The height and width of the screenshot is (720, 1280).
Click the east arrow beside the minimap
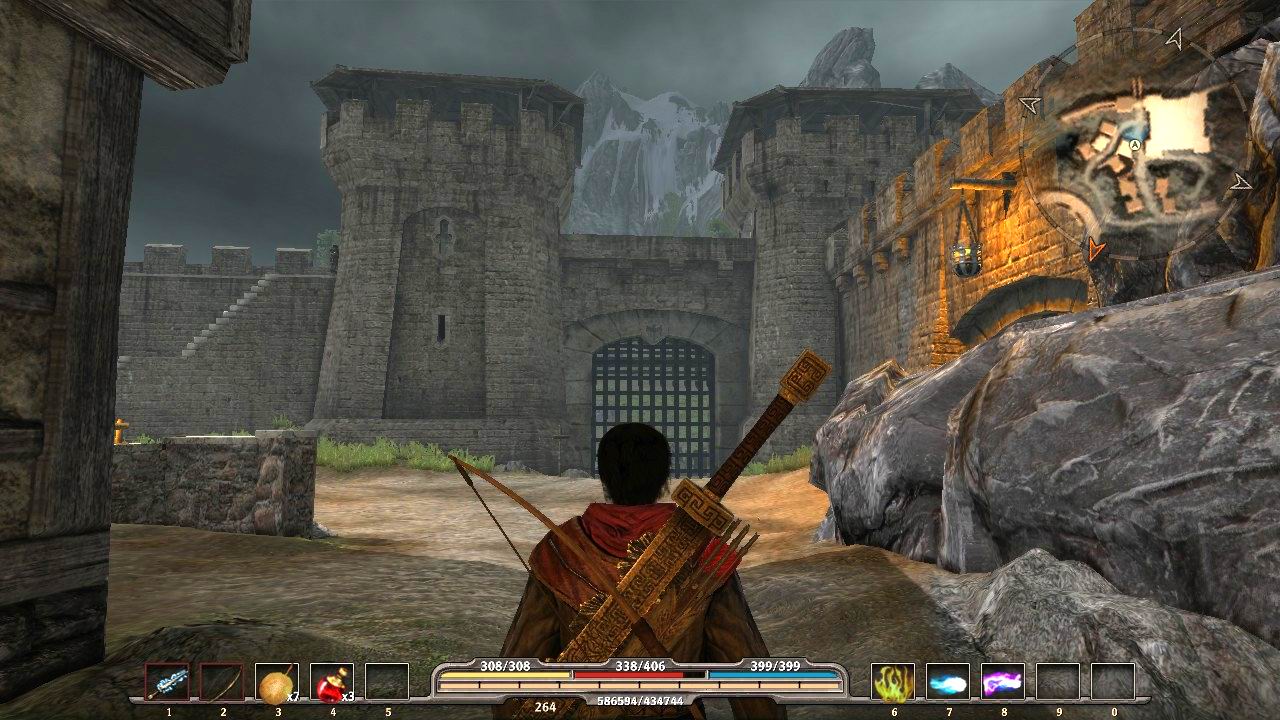[1240, 182]
